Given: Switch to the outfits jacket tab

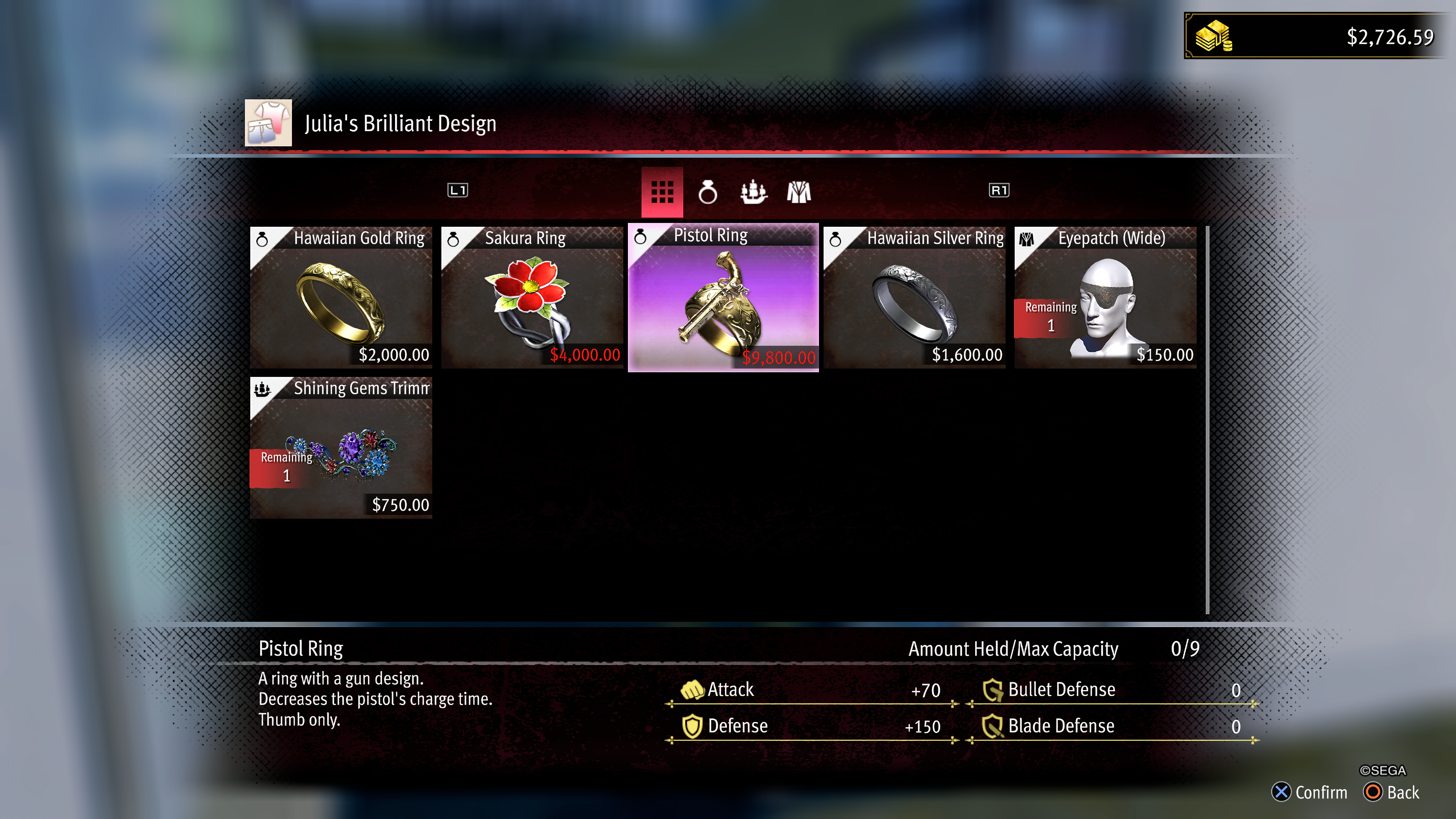Looking at the screenshot, I should [799, 192].
